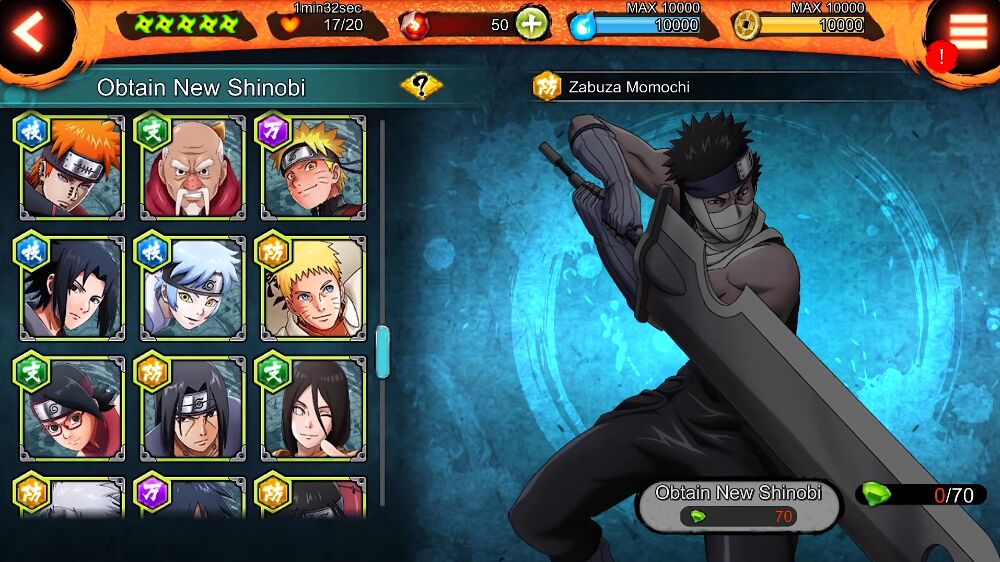
Task: Select Naruto with purple element badge
Action: (x=313, y=168)
